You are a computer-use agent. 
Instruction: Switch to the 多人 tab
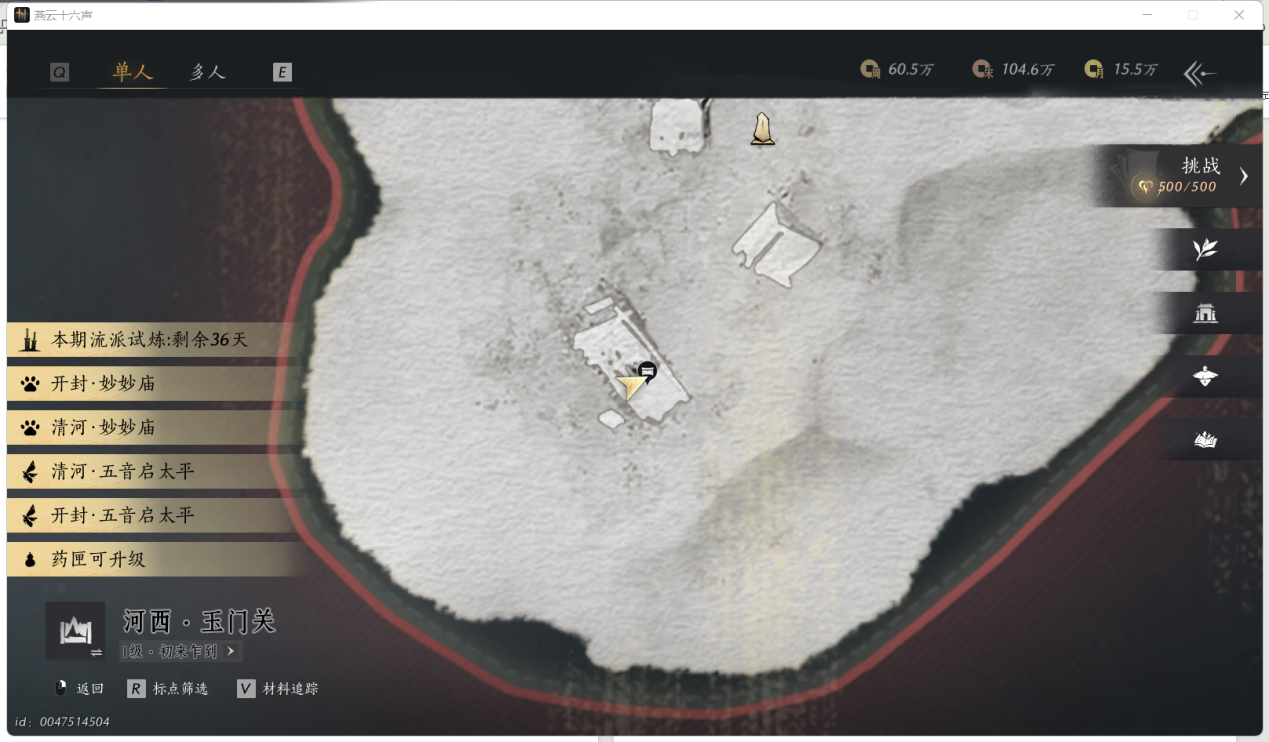point(208,72)
